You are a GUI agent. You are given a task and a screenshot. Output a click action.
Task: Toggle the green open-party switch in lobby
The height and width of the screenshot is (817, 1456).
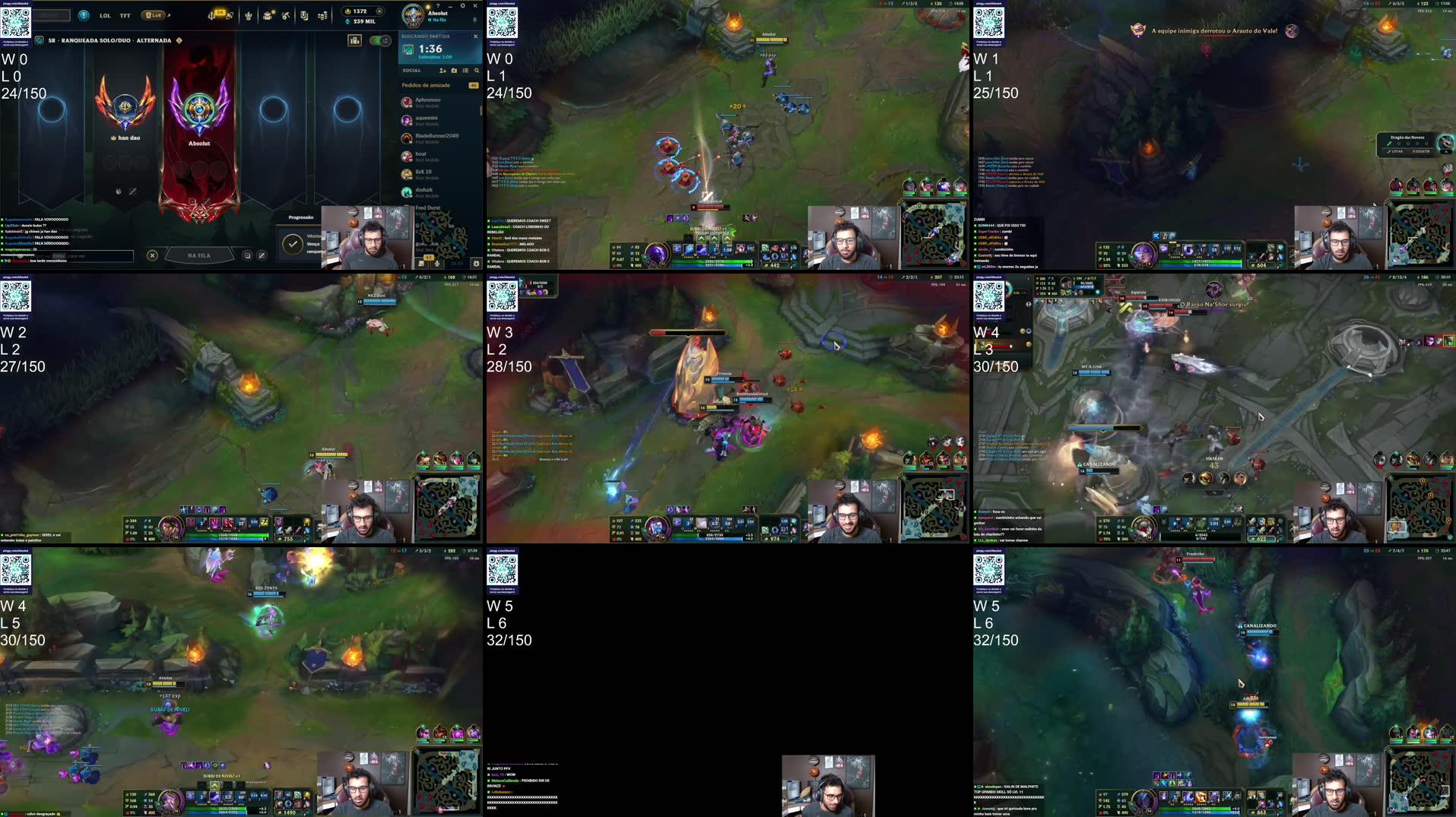(380, 40)
